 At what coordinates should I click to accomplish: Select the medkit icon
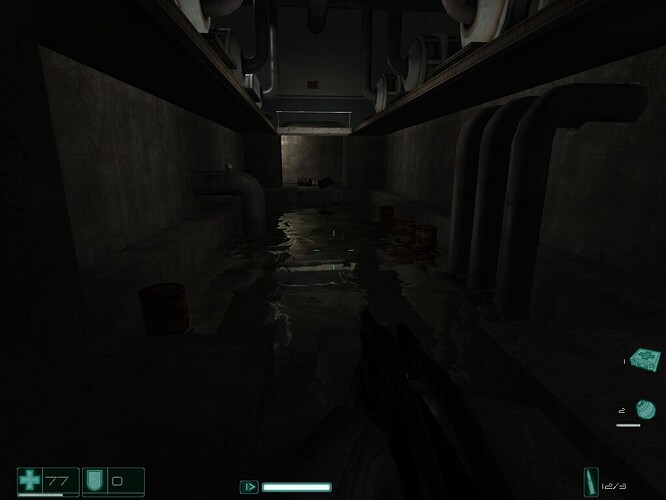(647, 357)
